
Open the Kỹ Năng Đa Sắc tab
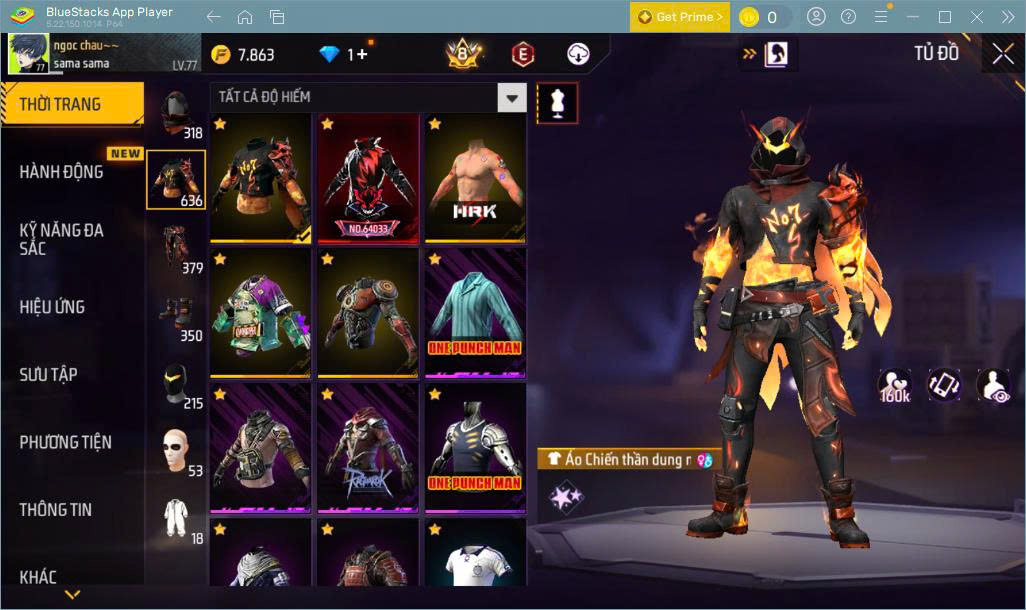(62, 239)
